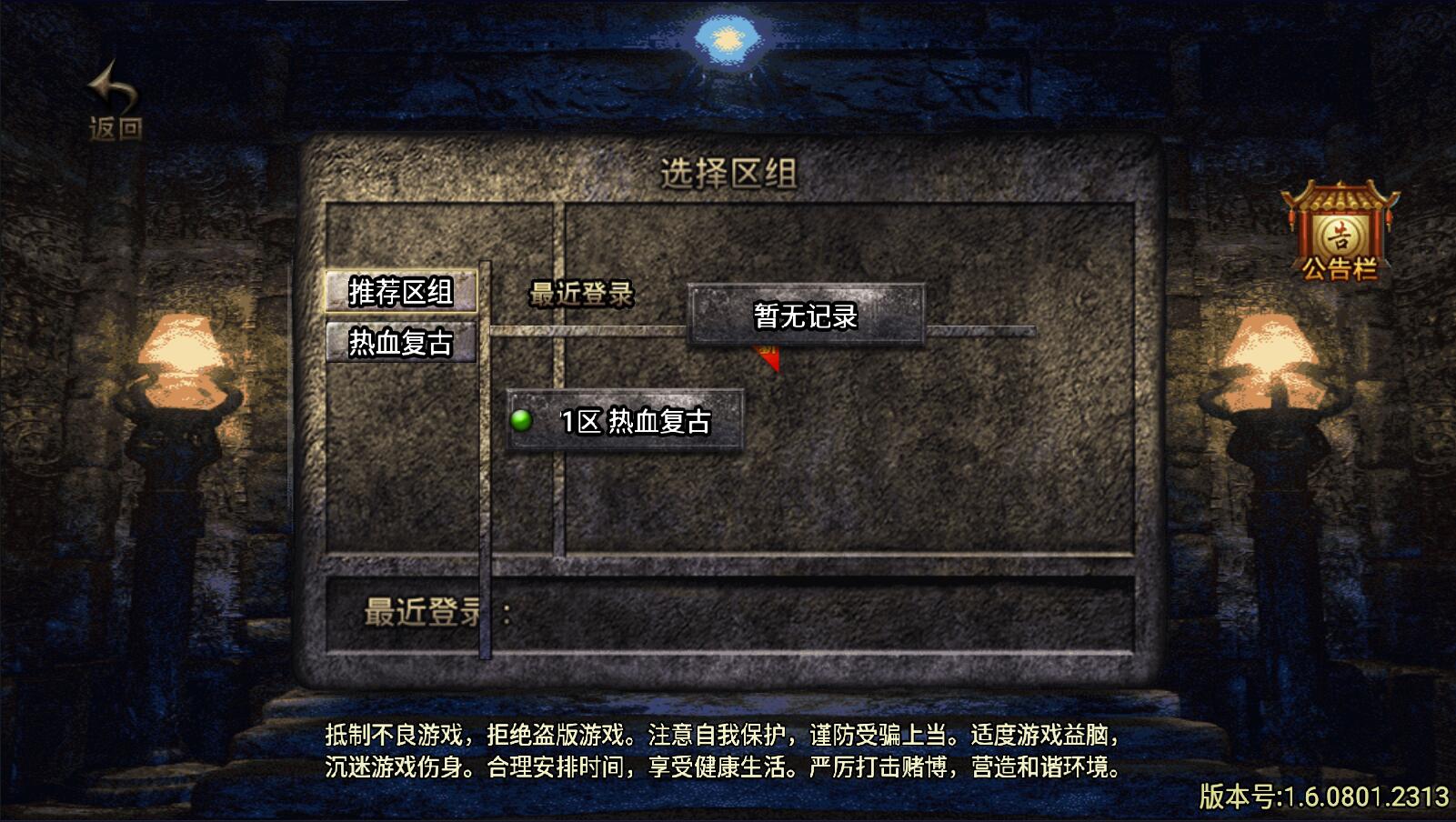
Task: Expand the 最近登录 recent login list
Action: tap(583, 294)
